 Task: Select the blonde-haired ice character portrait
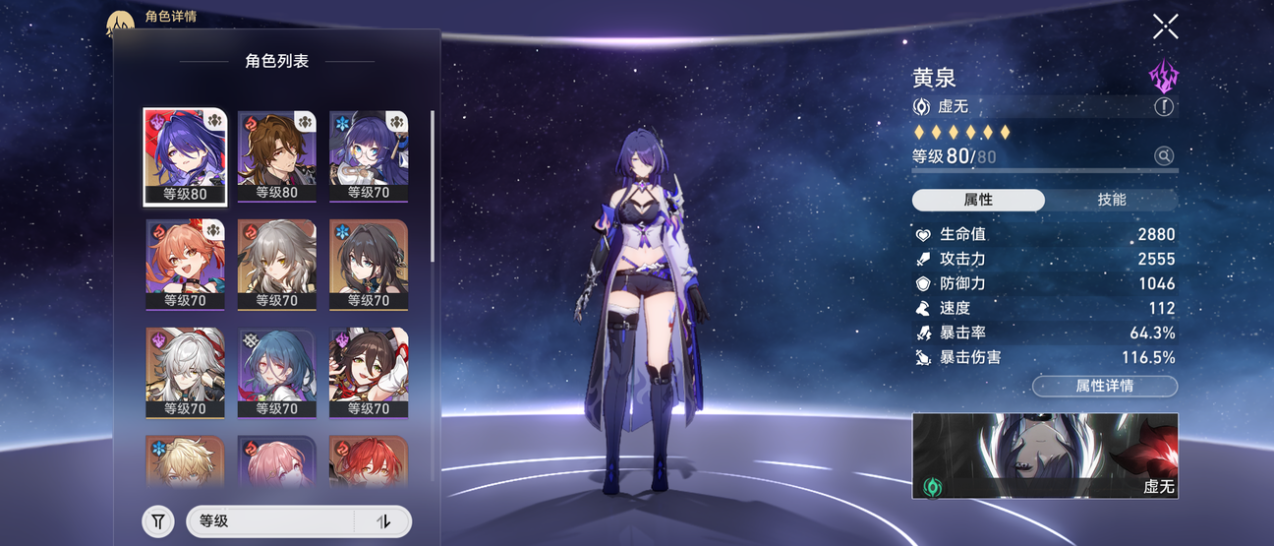(185, 461)
